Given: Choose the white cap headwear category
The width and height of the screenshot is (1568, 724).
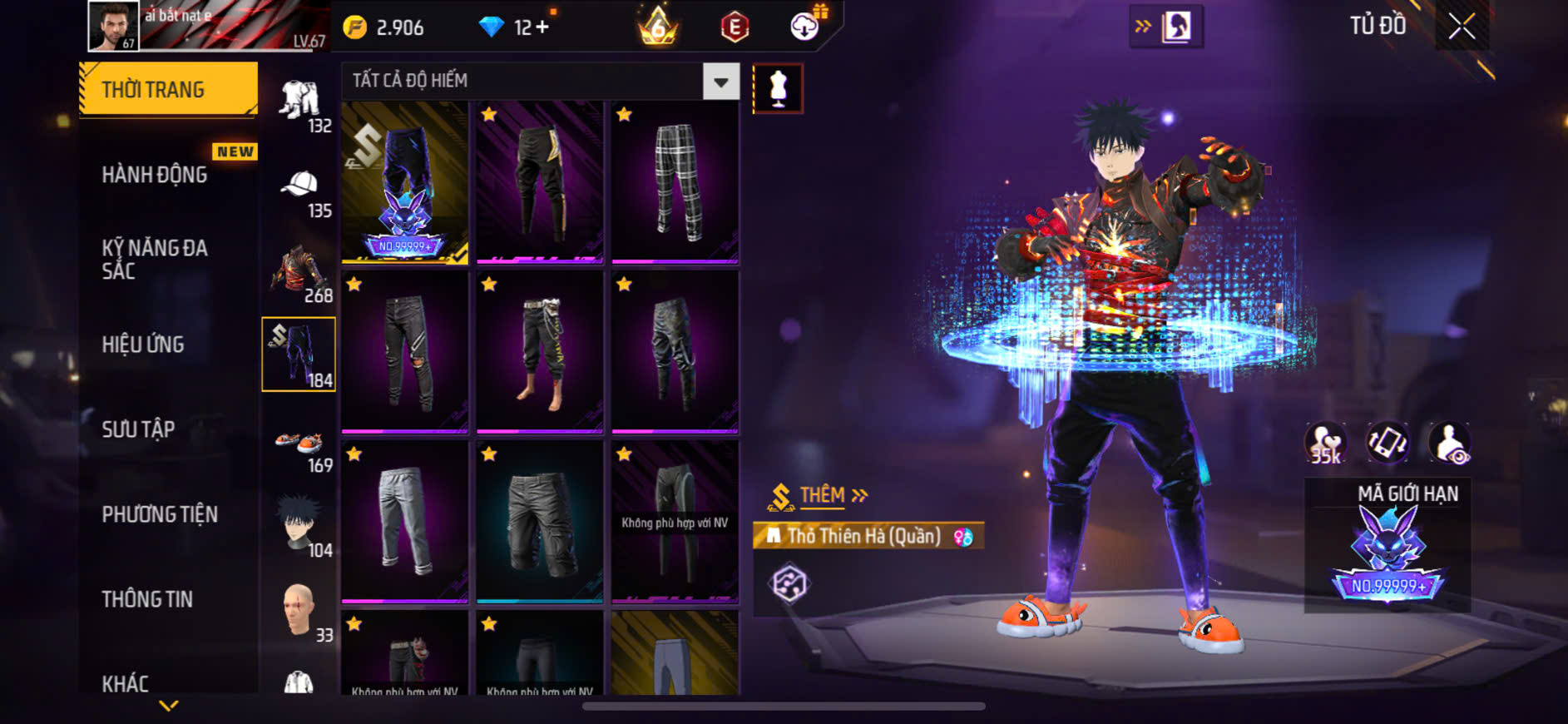Looking at the screenshot, I should tap(299, 191).
